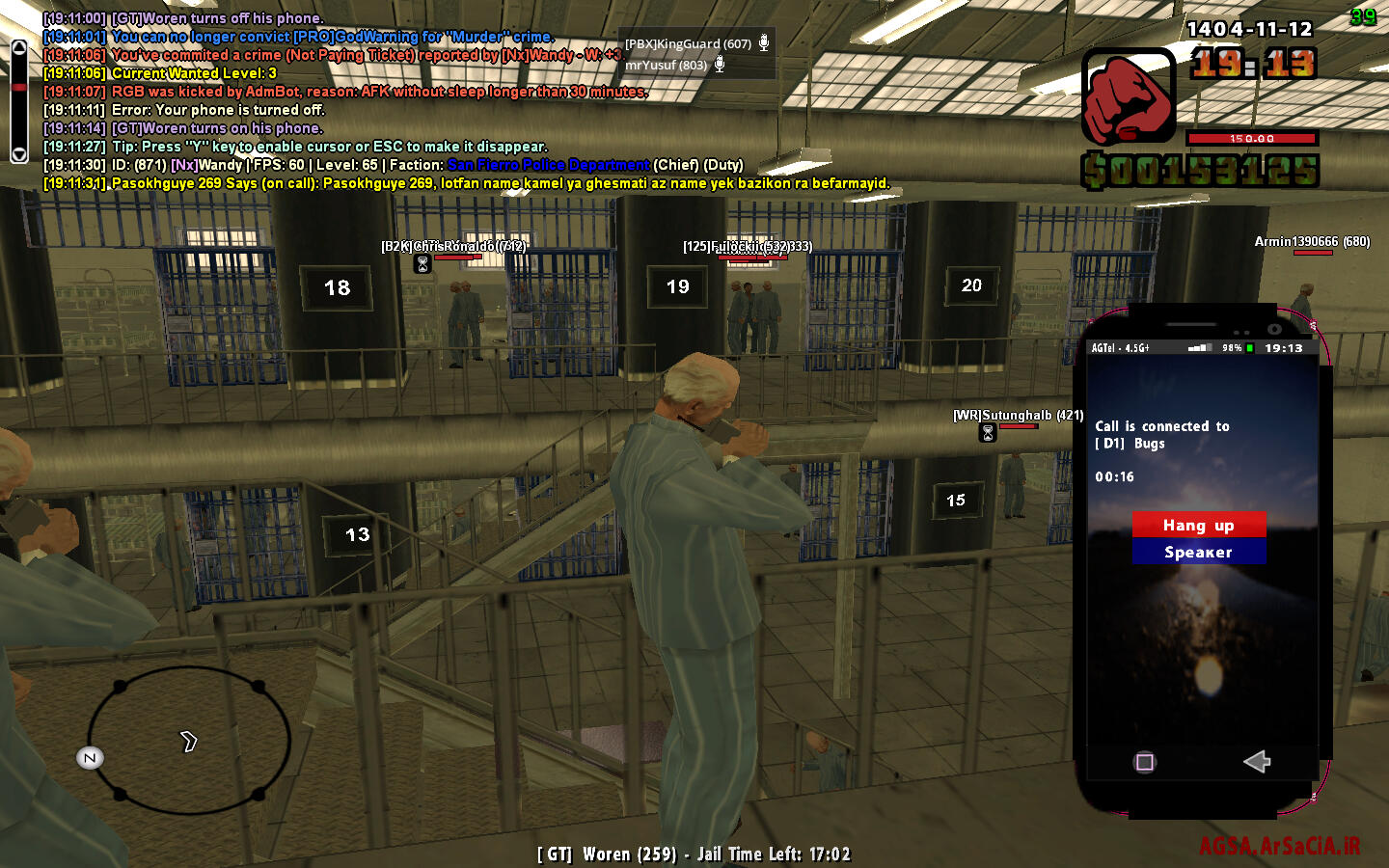Turn on Speaker for the call
1389x868 pixels.
(1198, 553)
